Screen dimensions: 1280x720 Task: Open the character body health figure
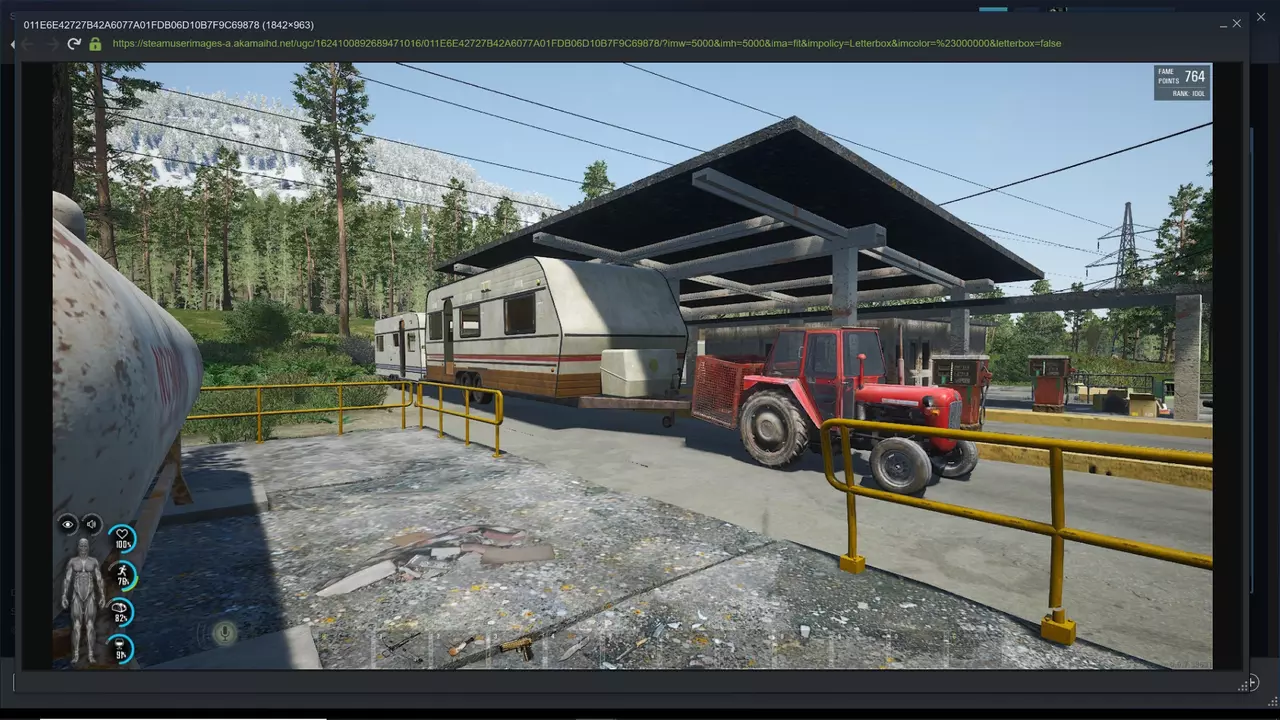(x=82, y=600)
